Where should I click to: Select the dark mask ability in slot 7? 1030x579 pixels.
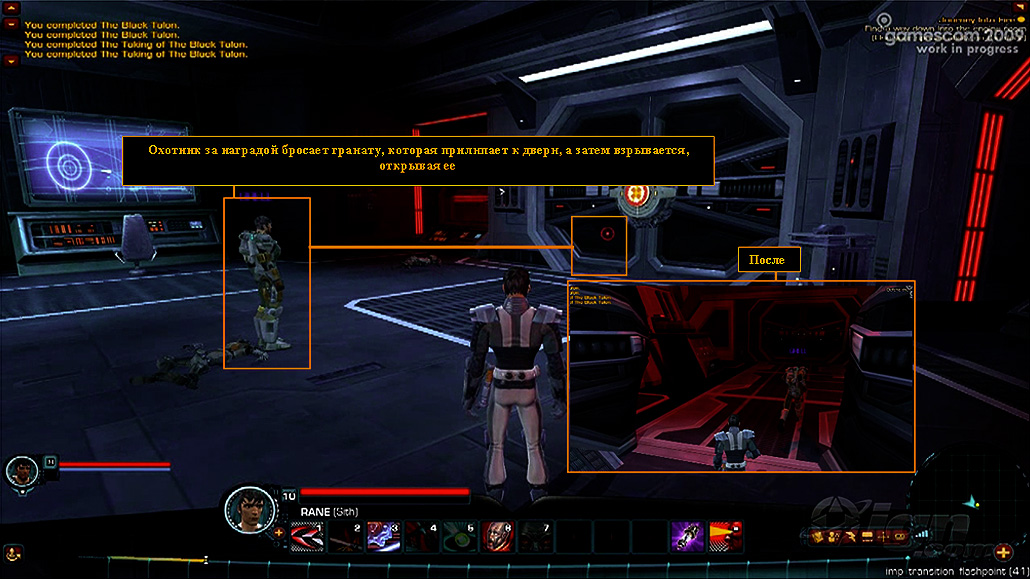point(534,536)
